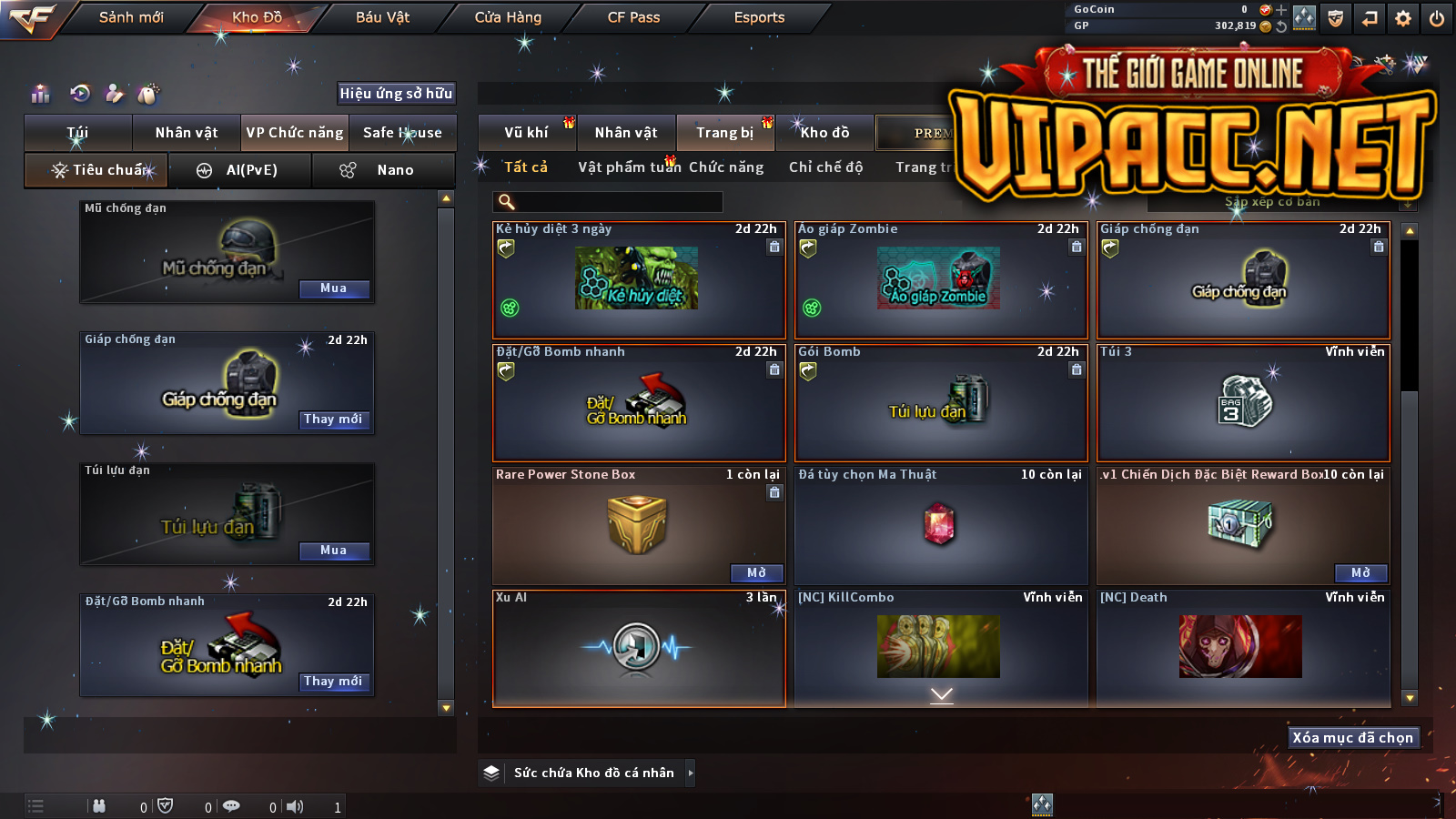Select the VP Chức năng tab
The height and width of the screenshot is (819, 1456).
point(295,133)
